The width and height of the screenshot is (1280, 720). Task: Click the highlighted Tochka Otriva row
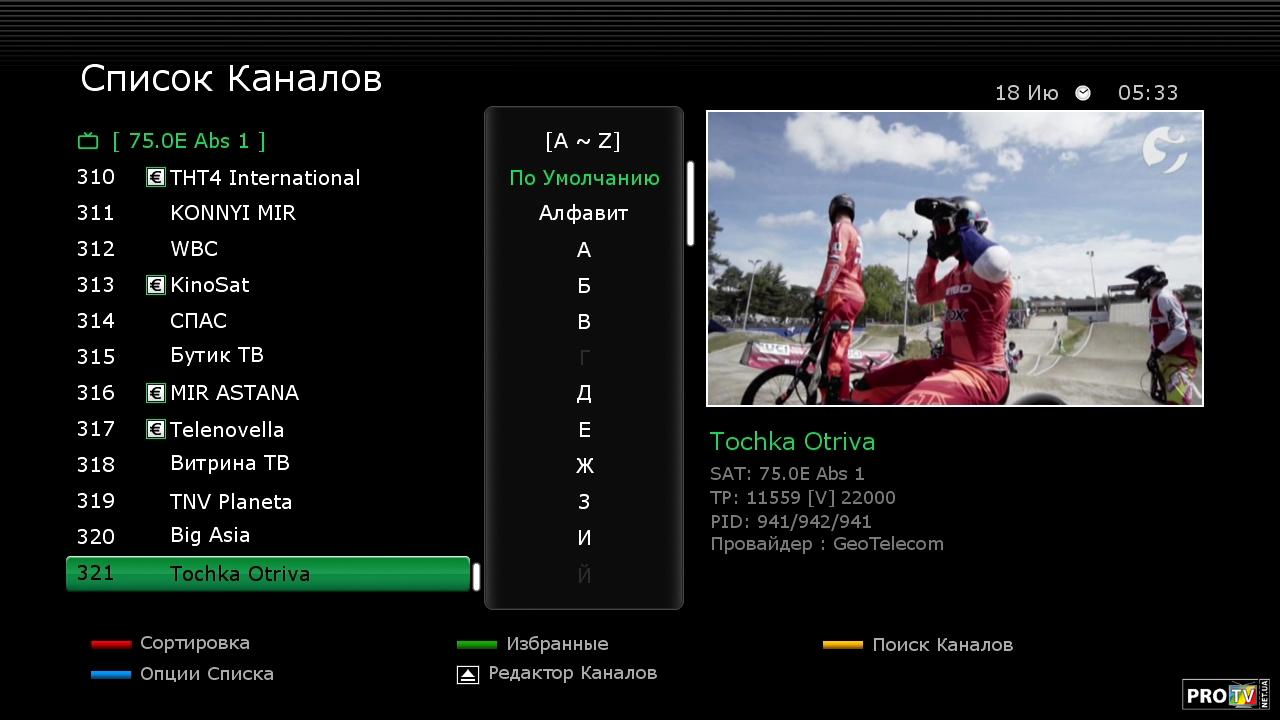pyautogui.click(x=267, y=574)
